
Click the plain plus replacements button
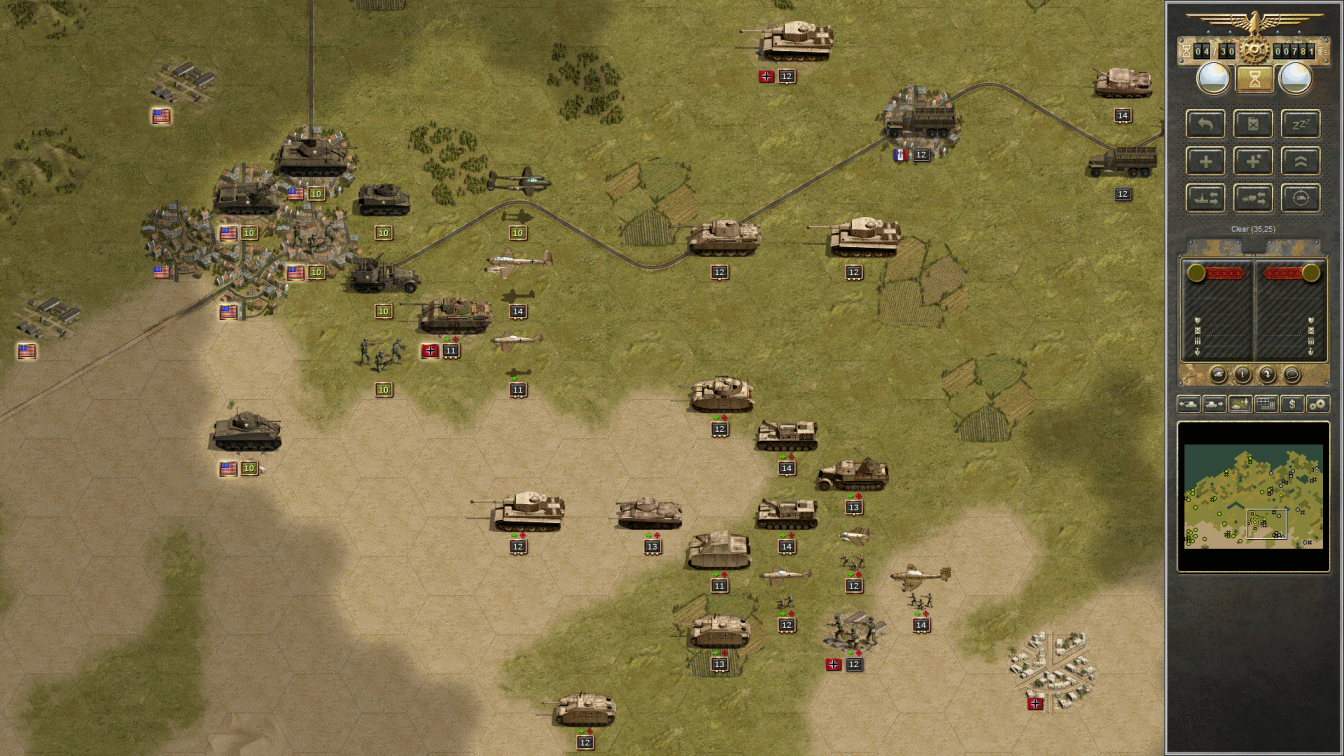[1206, 161]
